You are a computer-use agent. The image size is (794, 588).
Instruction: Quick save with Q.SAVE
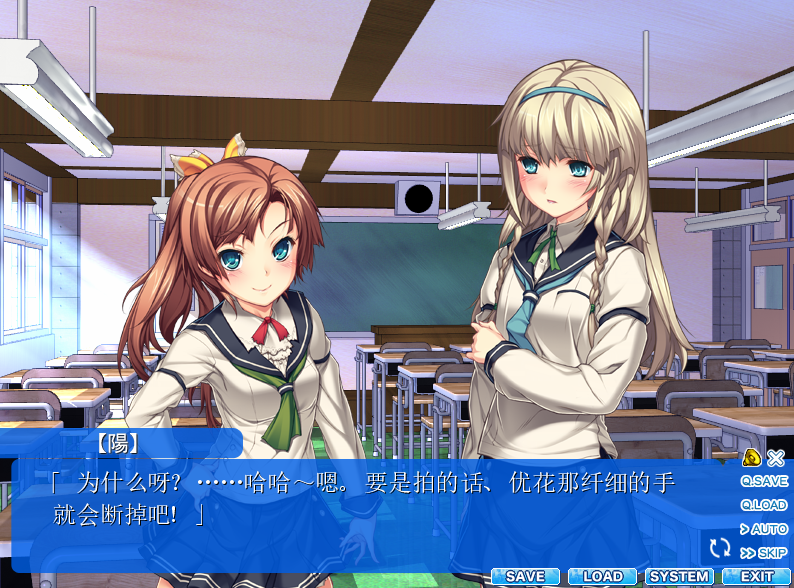coord(764,481)
